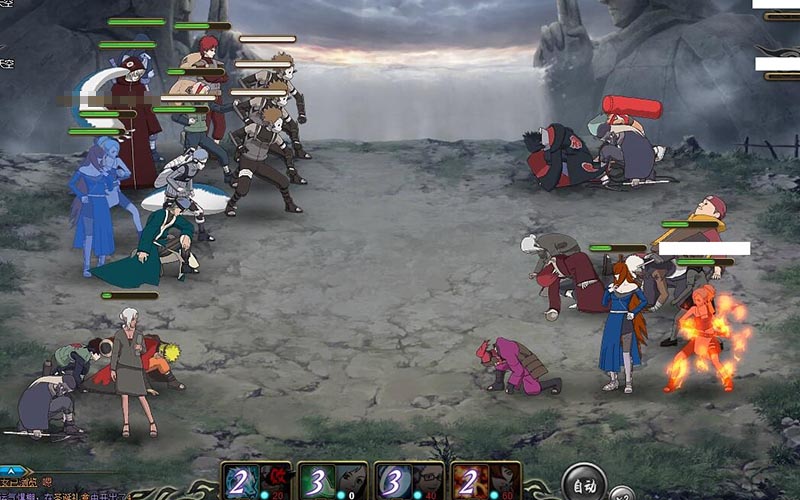Click the small speed button beside 自动
This screenshot has width=800, height=500.
pos(621,493)
